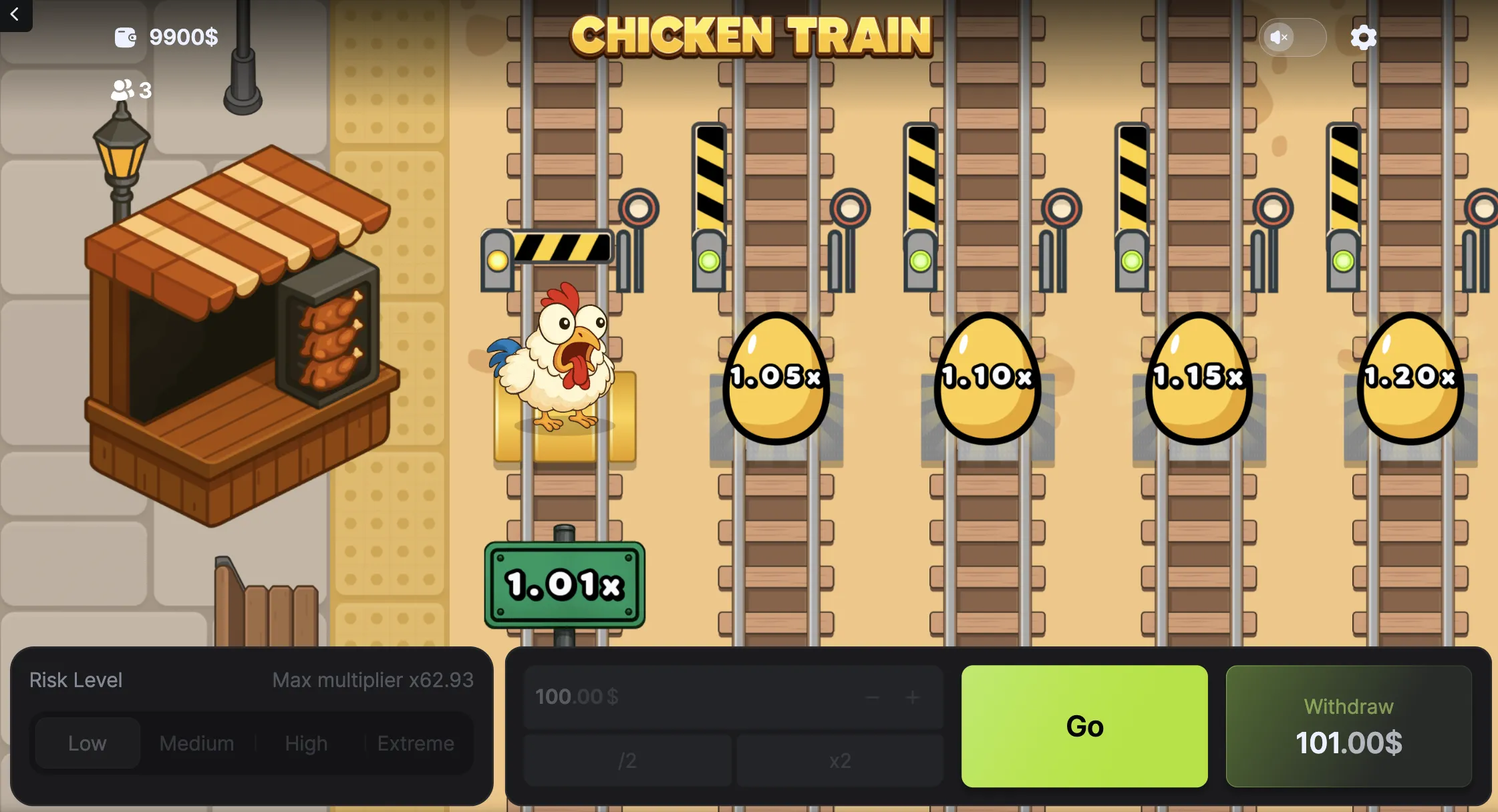Enable the High risk level
1498x812 pixels.
[x=306, y=743]
